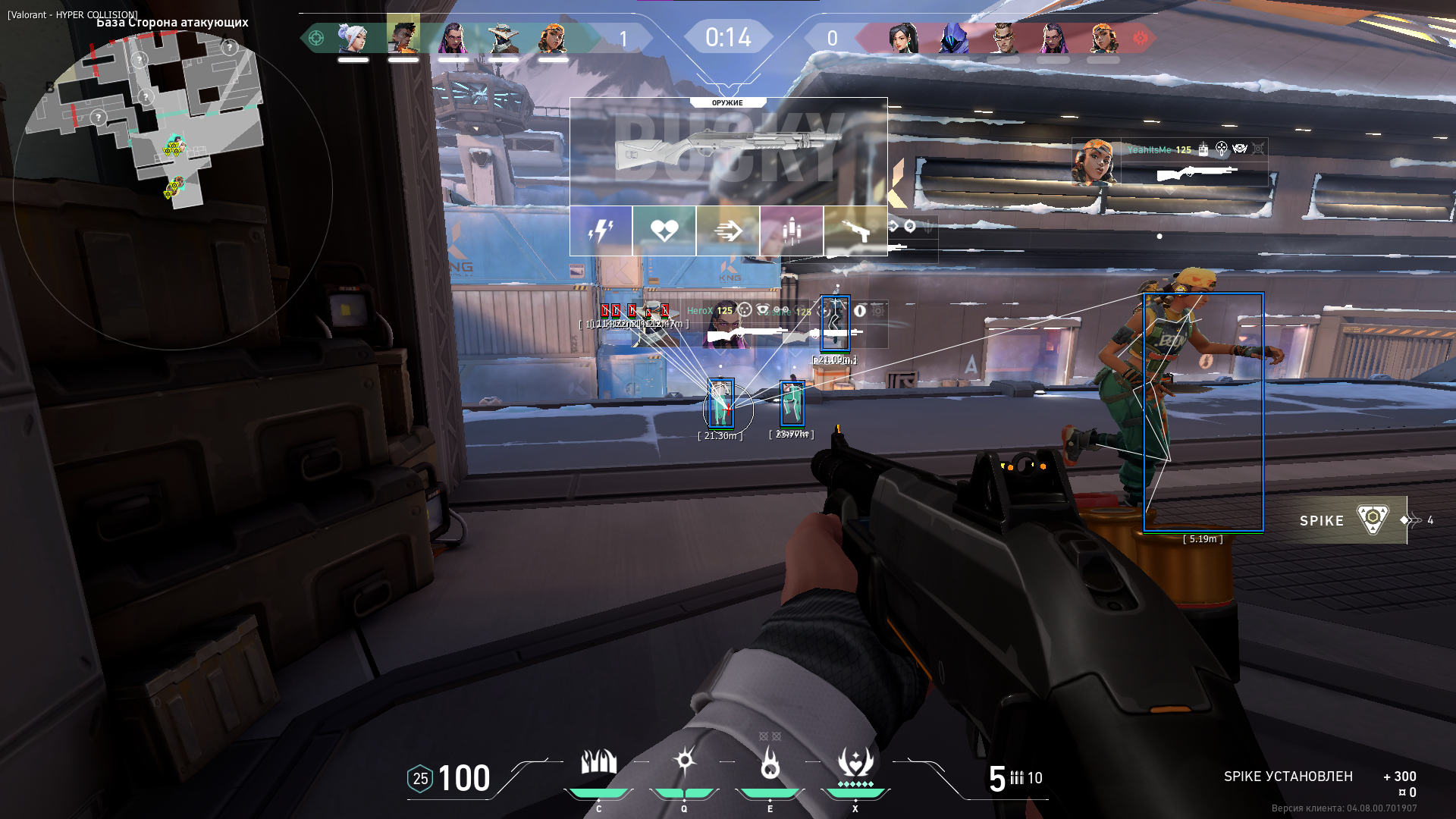
Task: Select the lightning bolts tile
Action: [601, 231]
